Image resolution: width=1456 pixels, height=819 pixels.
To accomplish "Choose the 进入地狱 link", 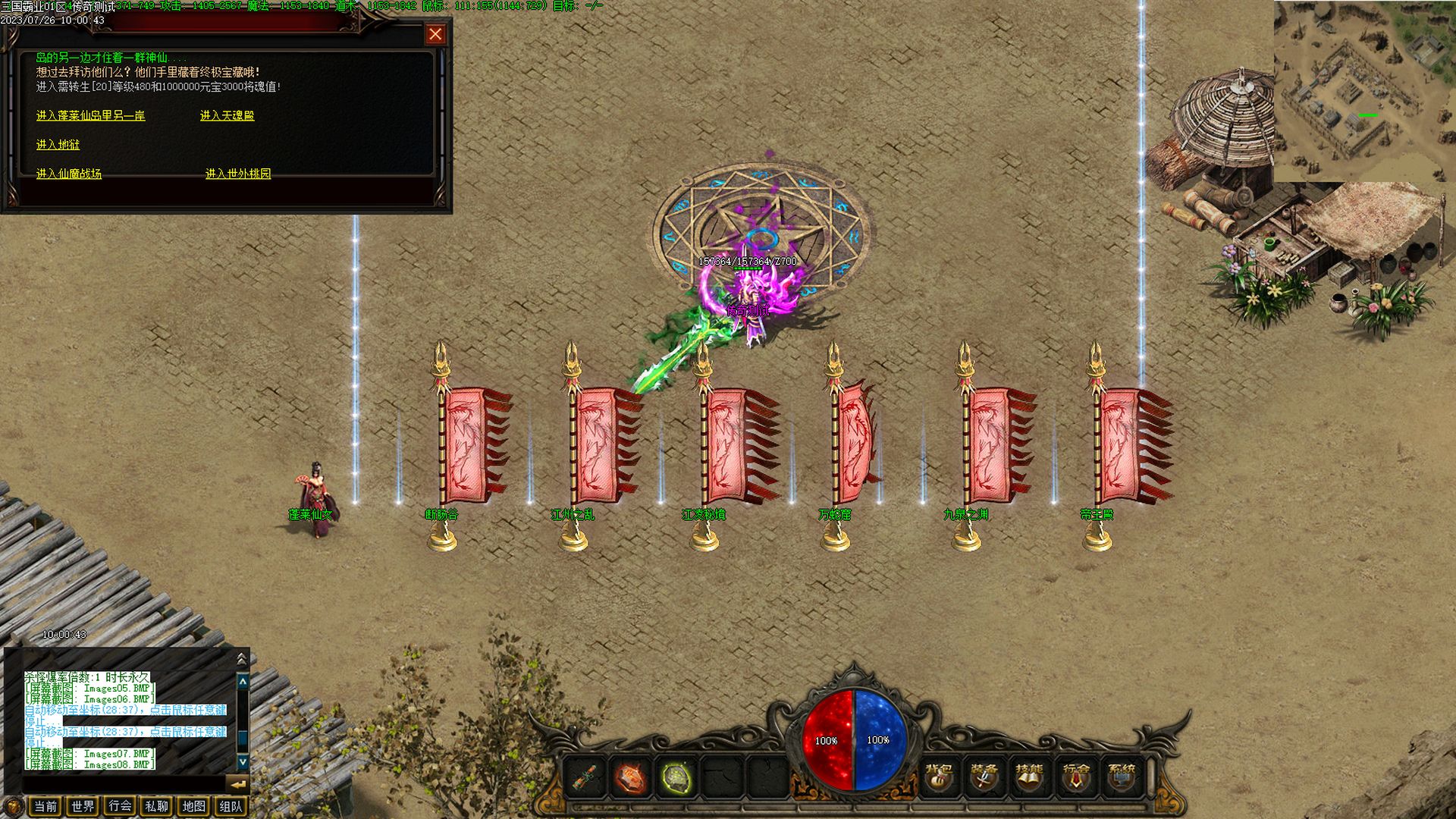I will [58, 145].
